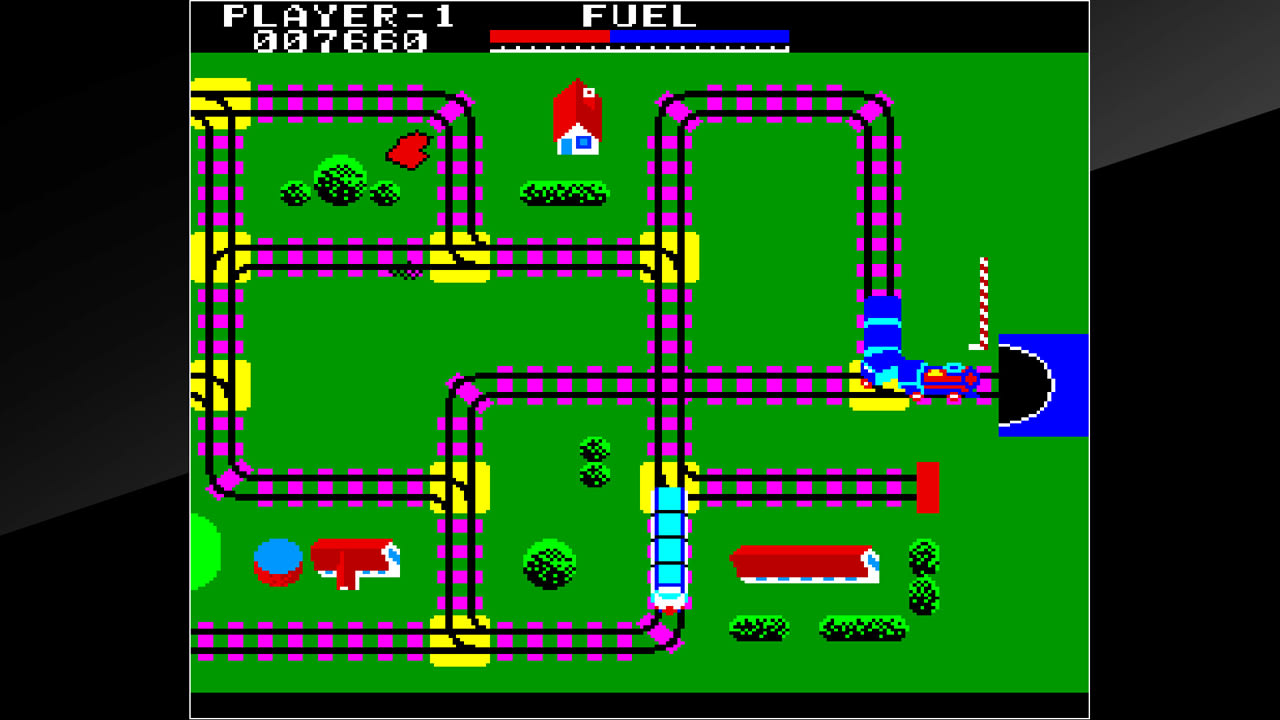
Task: Click the score reading 007660
Action: click(x=346, y=40)
